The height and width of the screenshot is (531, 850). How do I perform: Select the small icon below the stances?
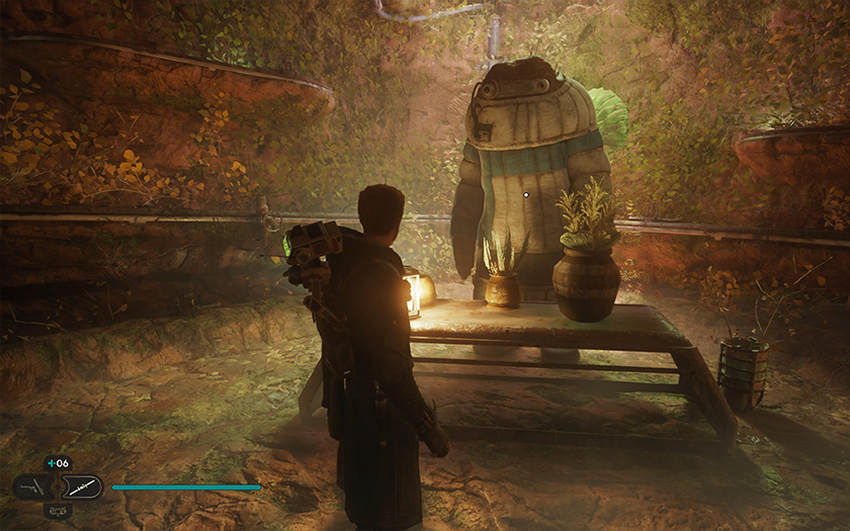point(57,510)
